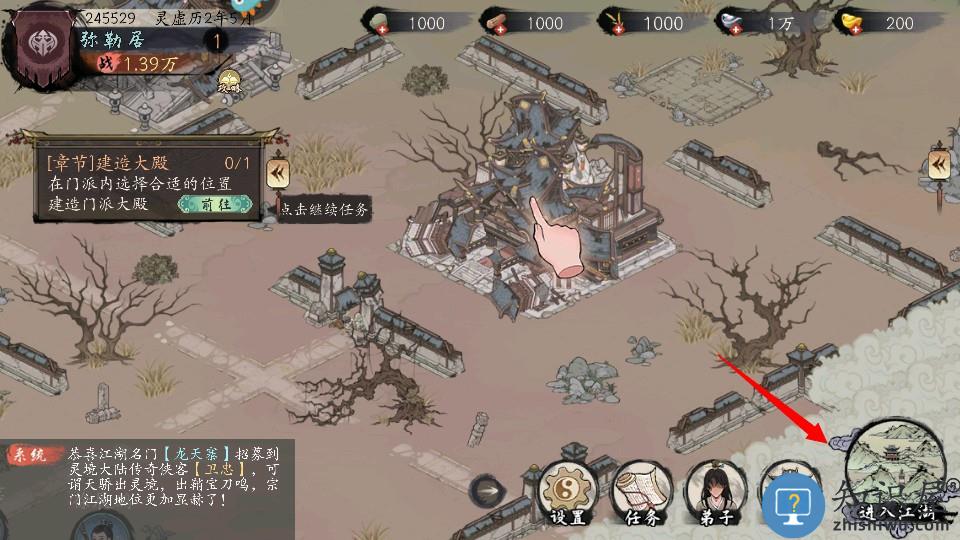Open the 弟子 disciples menu
Image resolution: width=960 pixels, height=540 pixels.
click(714, 491)
